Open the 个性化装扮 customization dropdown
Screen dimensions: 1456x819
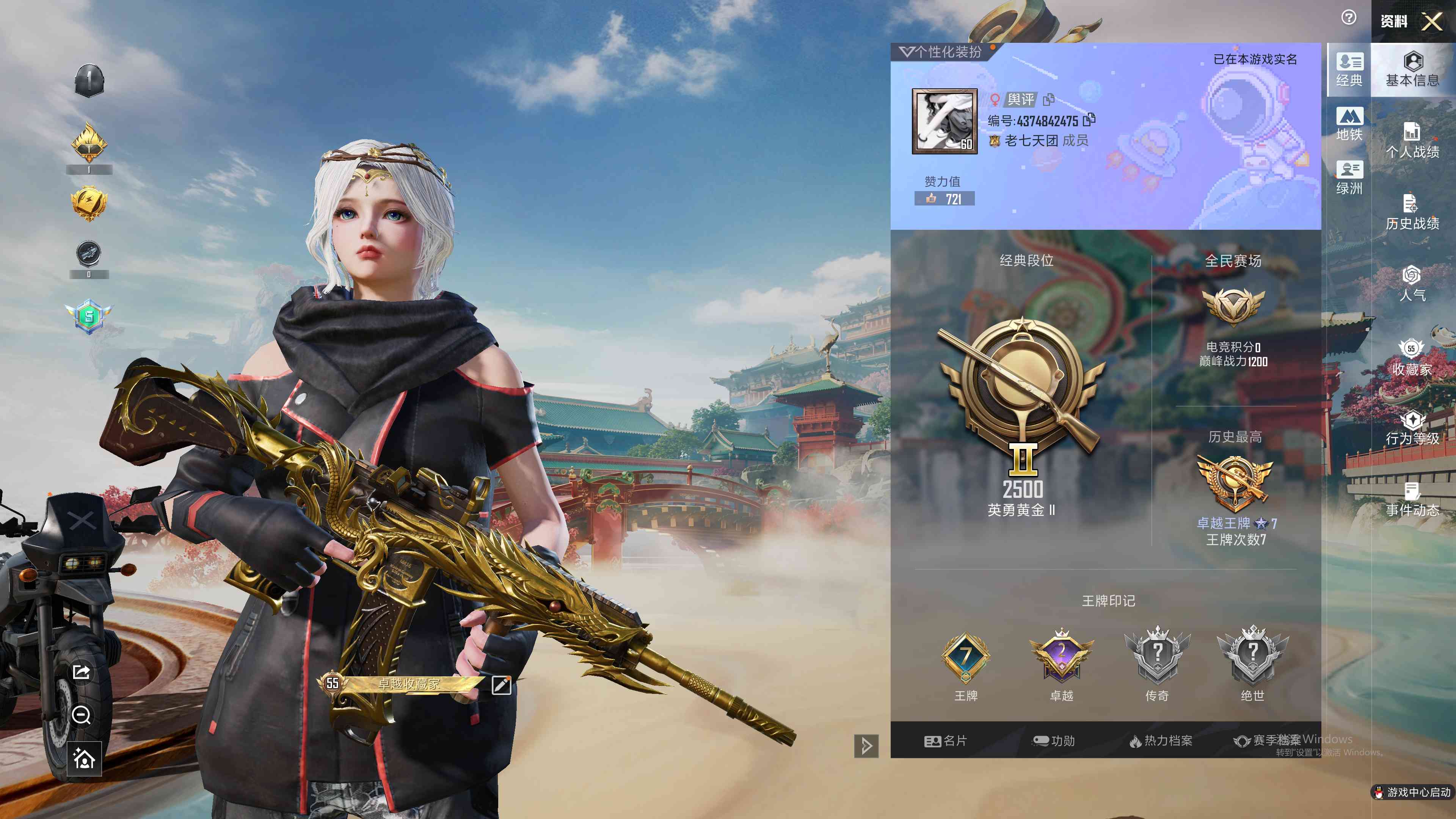pyautogui.click(x=940, y=52)
